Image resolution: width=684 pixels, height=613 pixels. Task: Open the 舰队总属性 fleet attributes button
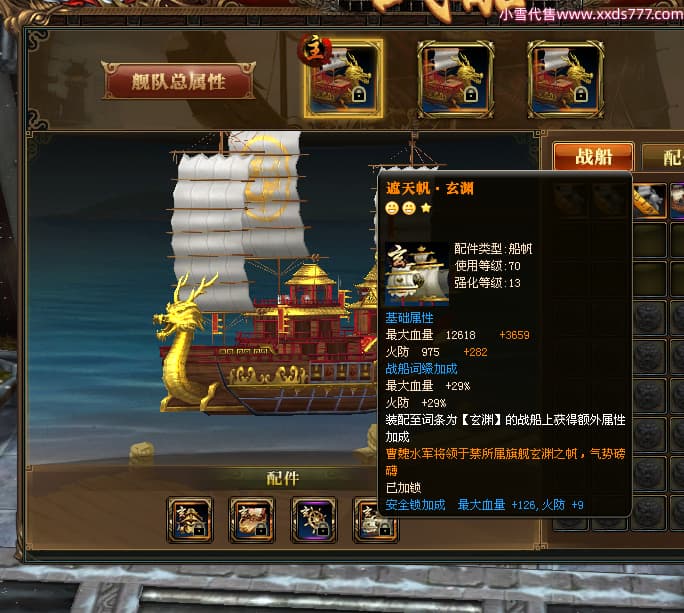point(178,81)
